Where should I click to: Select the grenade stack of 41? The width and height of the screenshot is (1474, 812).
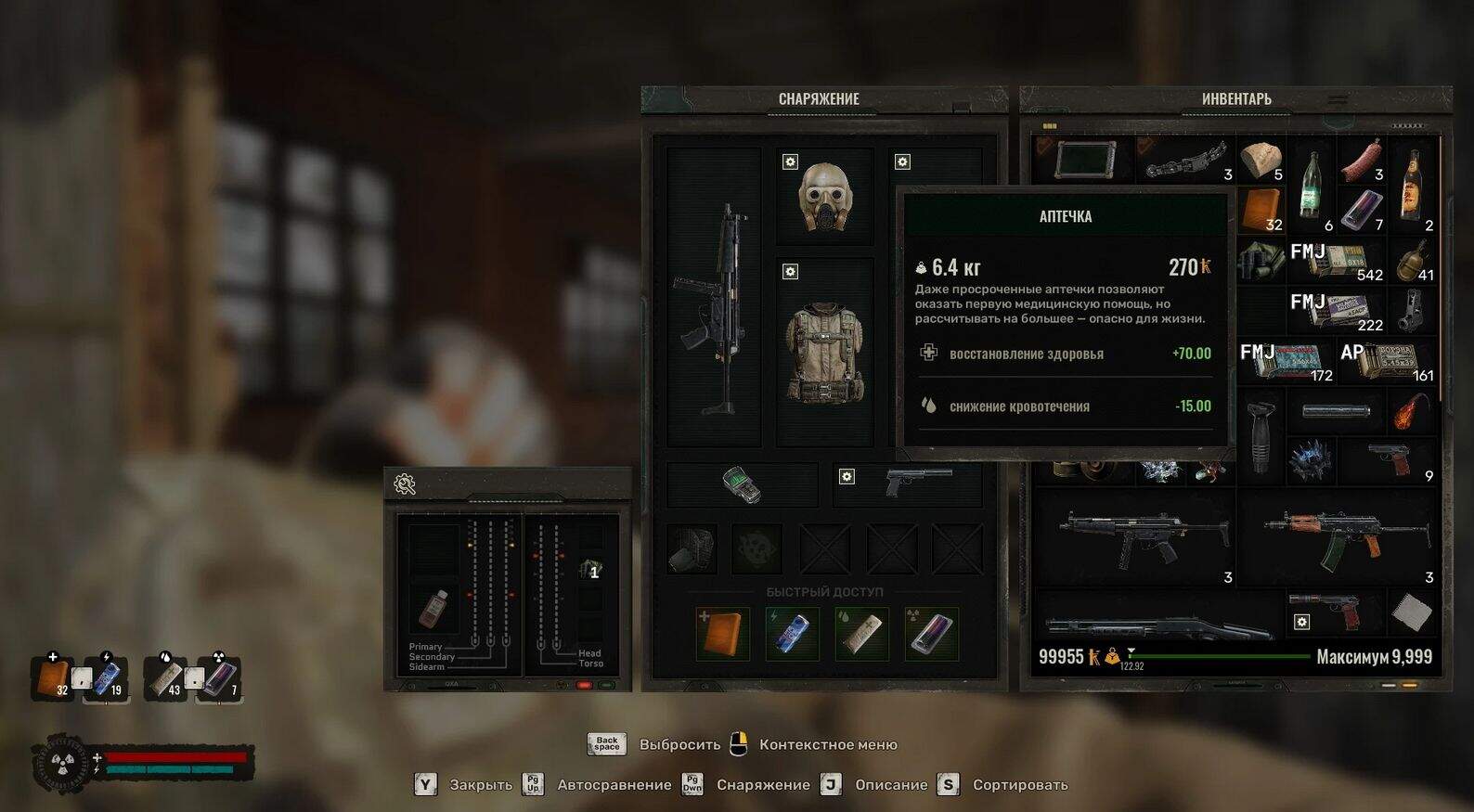(1413, 261)
